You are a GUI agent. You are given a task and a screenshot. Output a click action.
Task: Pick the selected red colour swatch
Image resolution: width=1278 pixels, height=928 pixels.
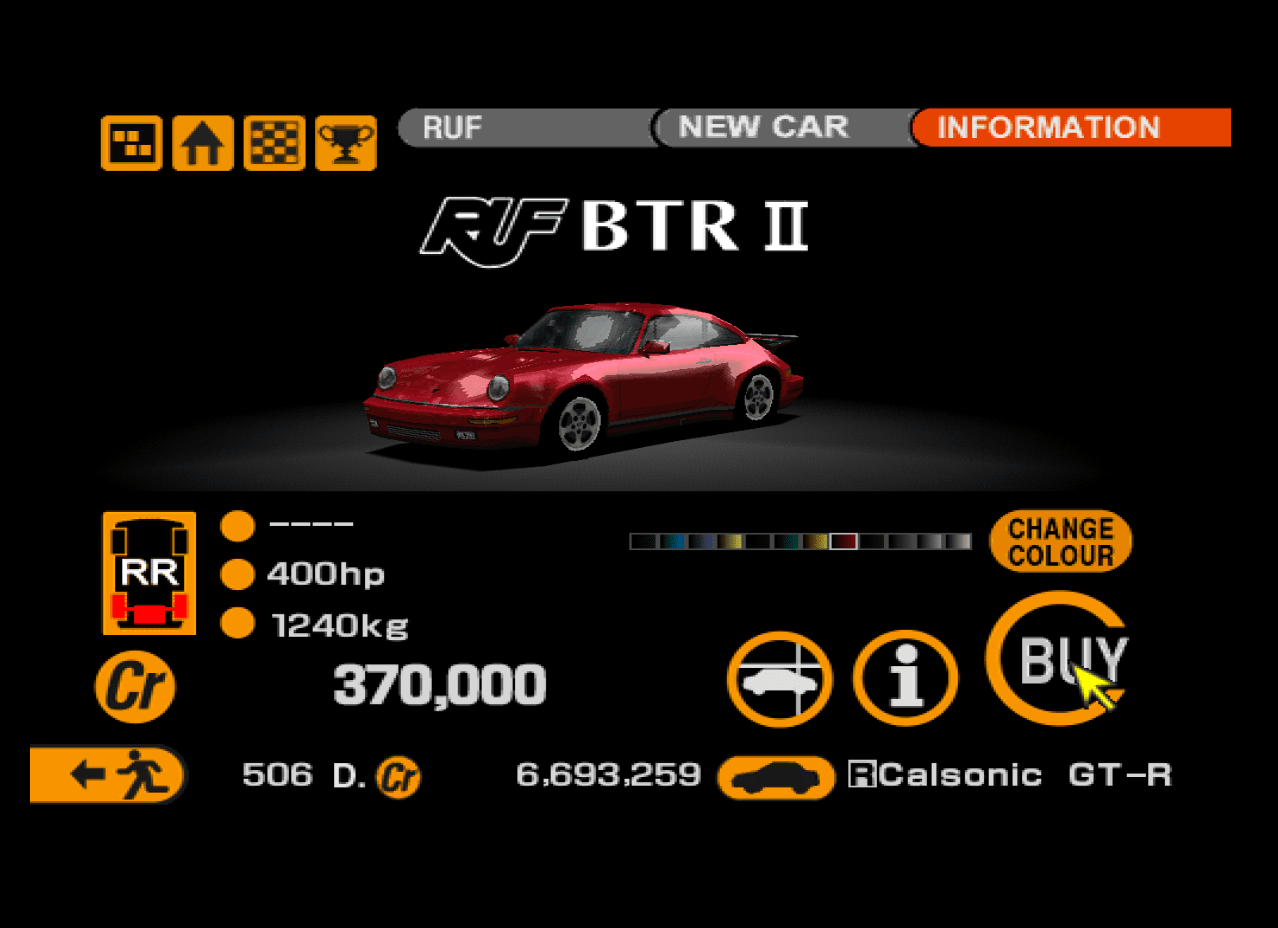click(844, 542)
